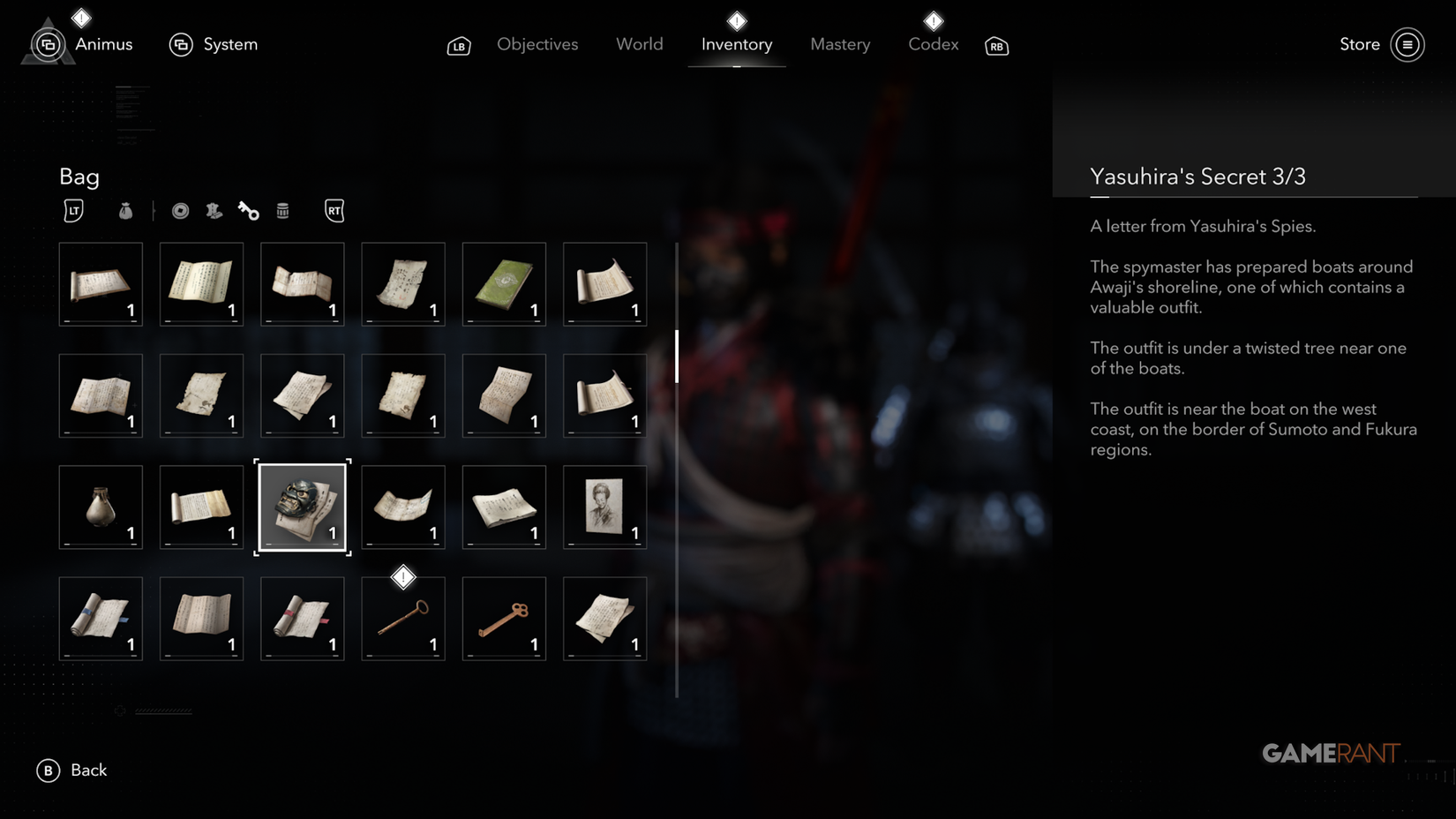Select the money pouch category filter
This screenshot has height=819, width=1456.
[x=125, y=211]
